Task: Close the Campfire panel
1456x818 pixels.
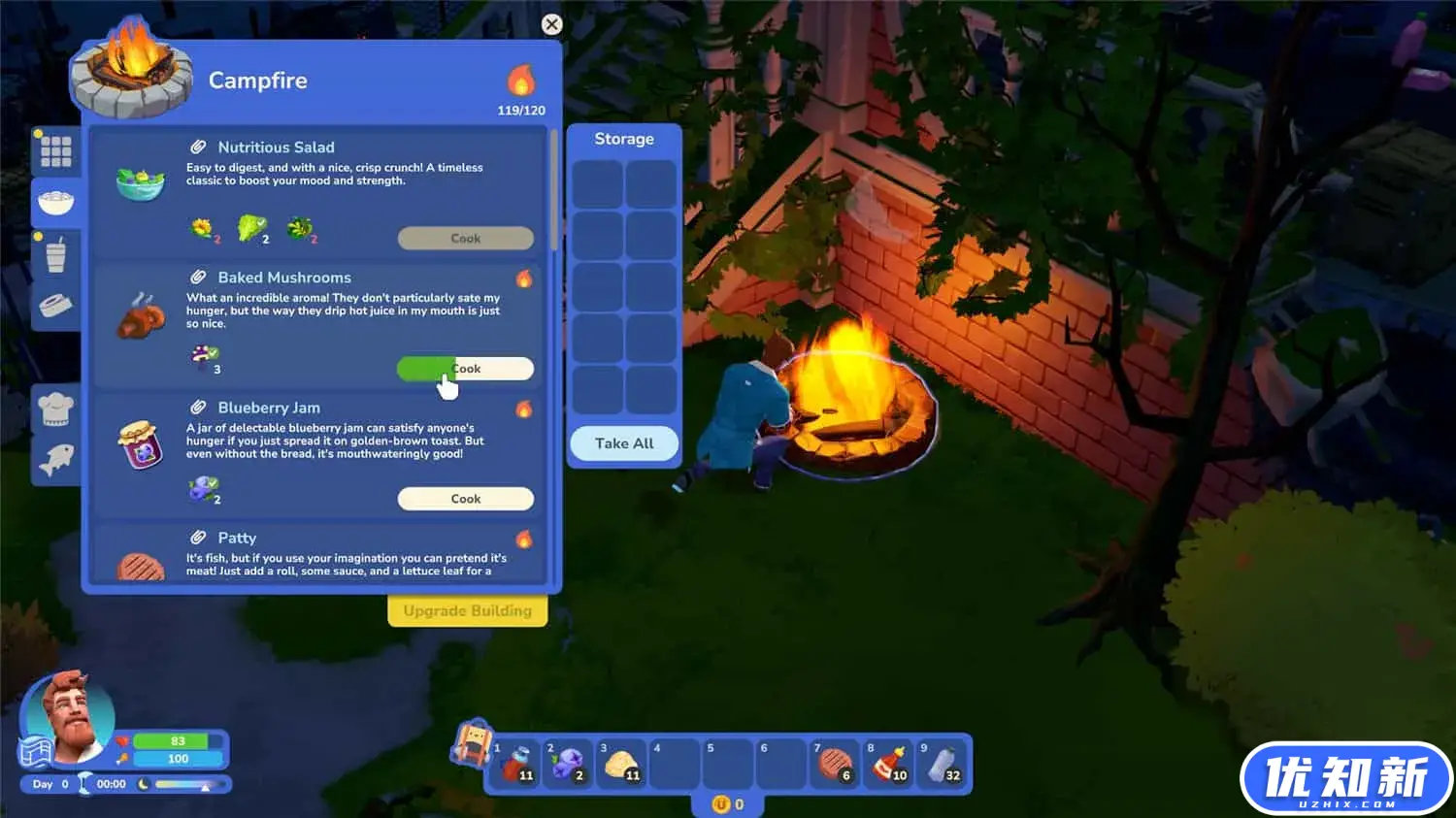Action: pyautogui.click(x=551, y=24)
